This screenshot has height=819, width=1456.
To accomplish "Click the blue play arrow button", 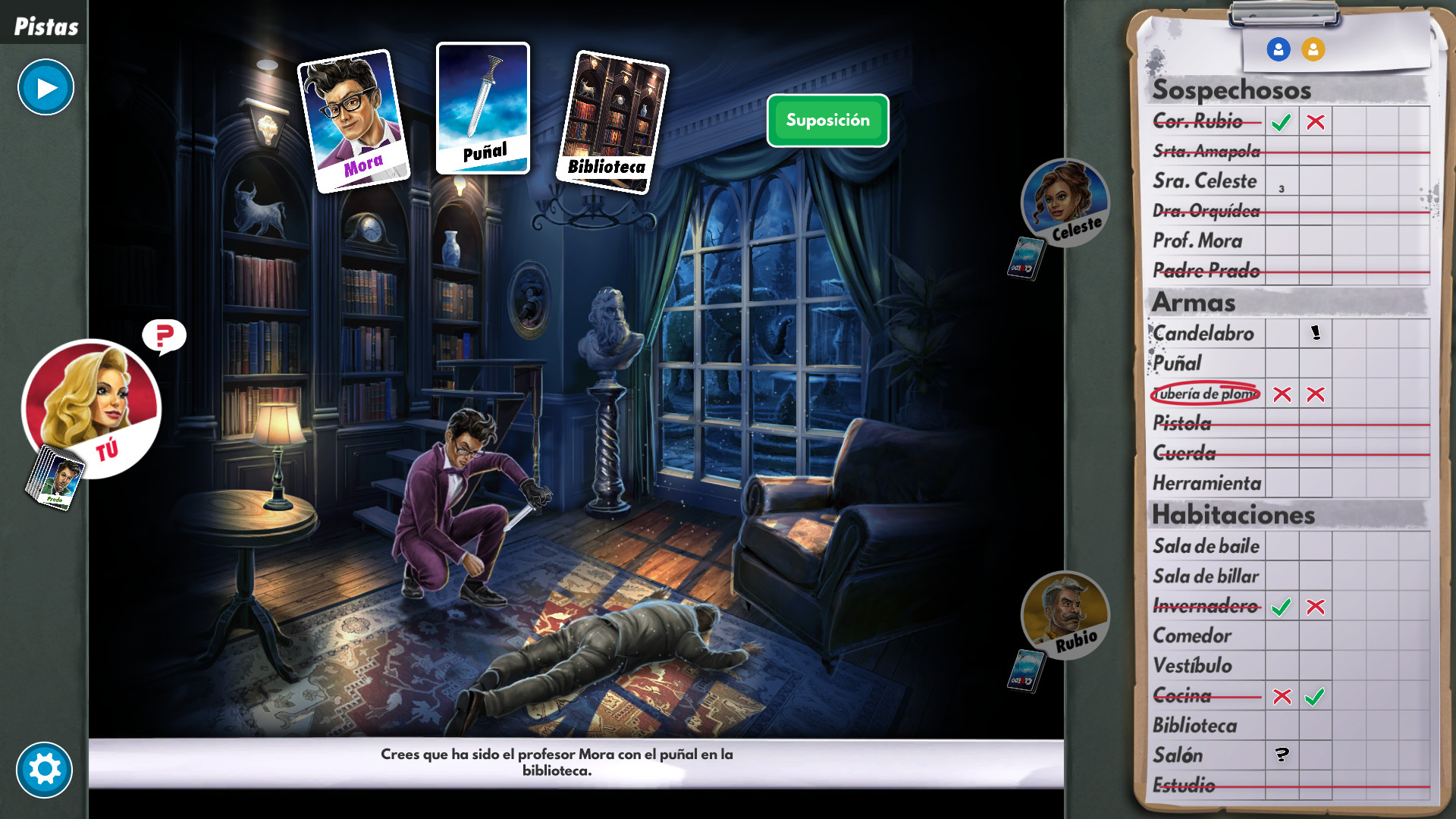I will pos(45,87).
